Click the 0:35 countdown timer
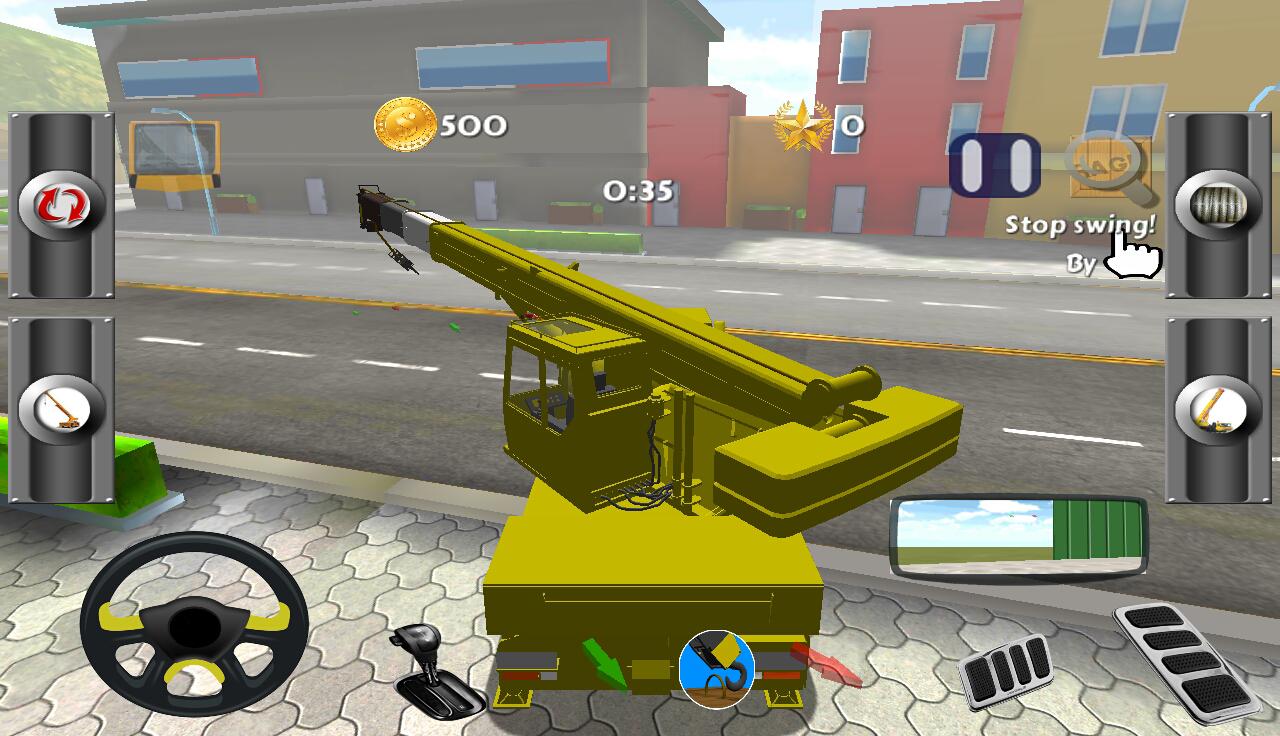Image resolution: width=1280 pixels, height=736 pixels. (638, 190)
